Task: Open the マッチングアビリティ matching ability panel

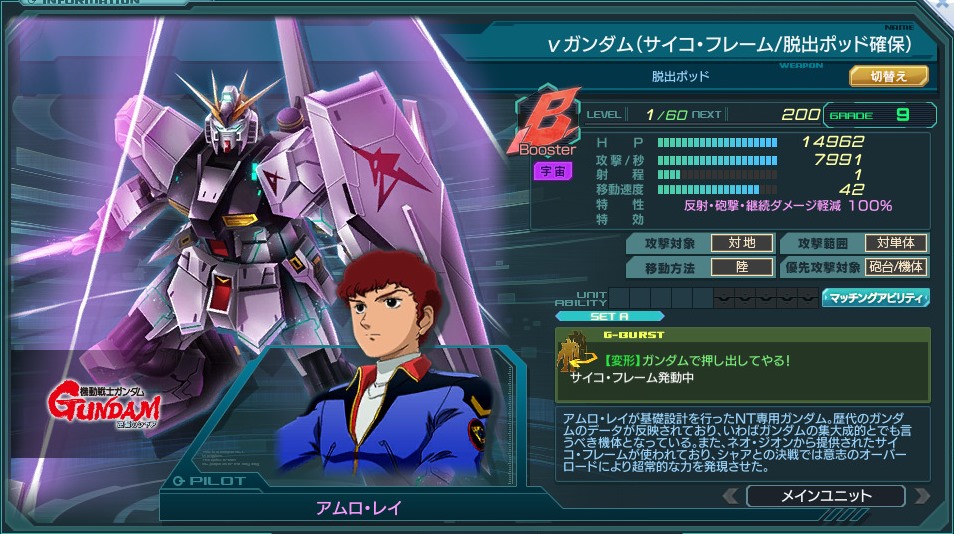Action: click(876, 297)
